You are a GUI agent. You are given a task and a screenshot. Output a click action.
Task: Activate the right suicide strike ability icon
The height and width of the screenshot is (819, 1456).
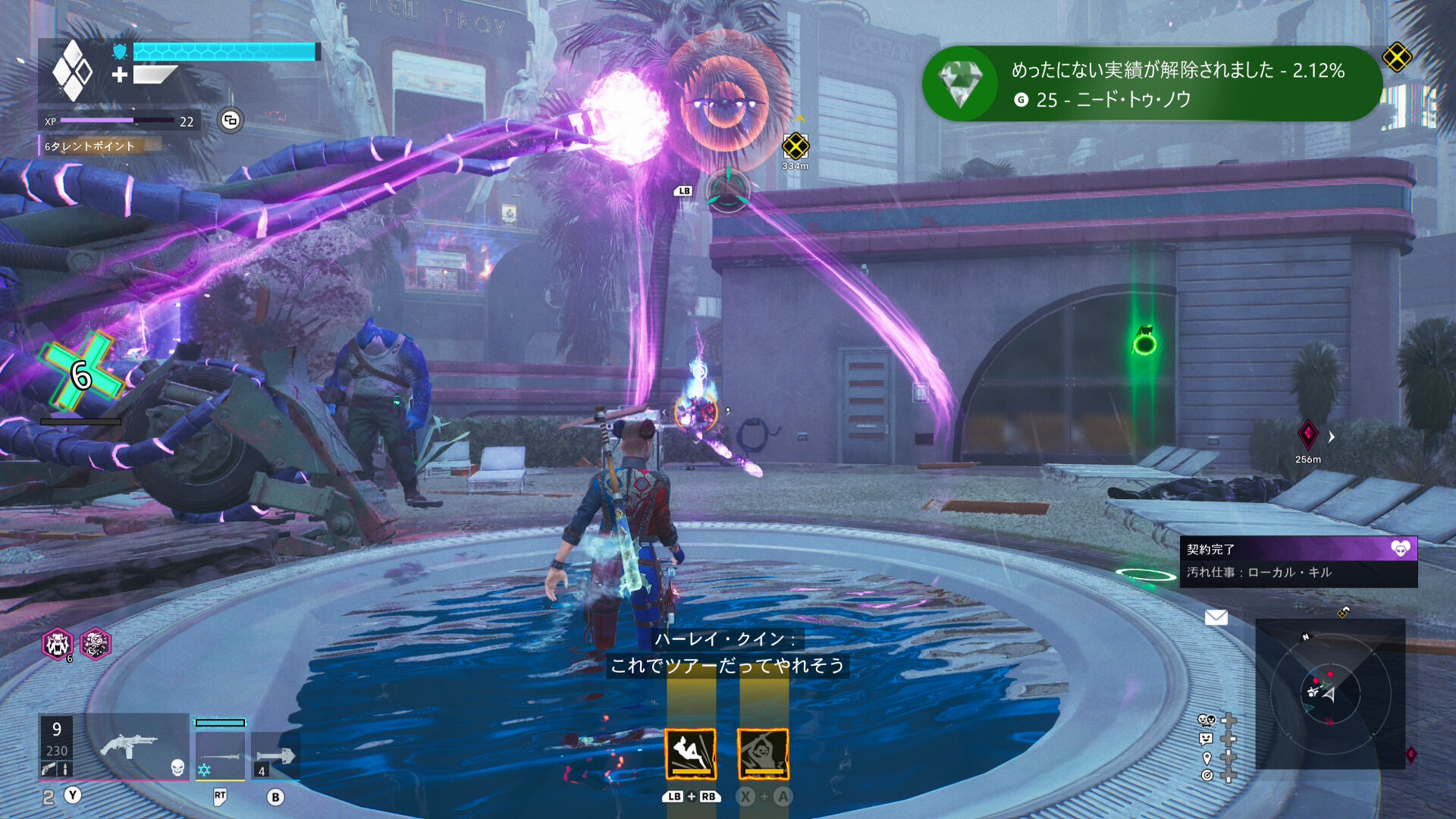coord(763,754)
